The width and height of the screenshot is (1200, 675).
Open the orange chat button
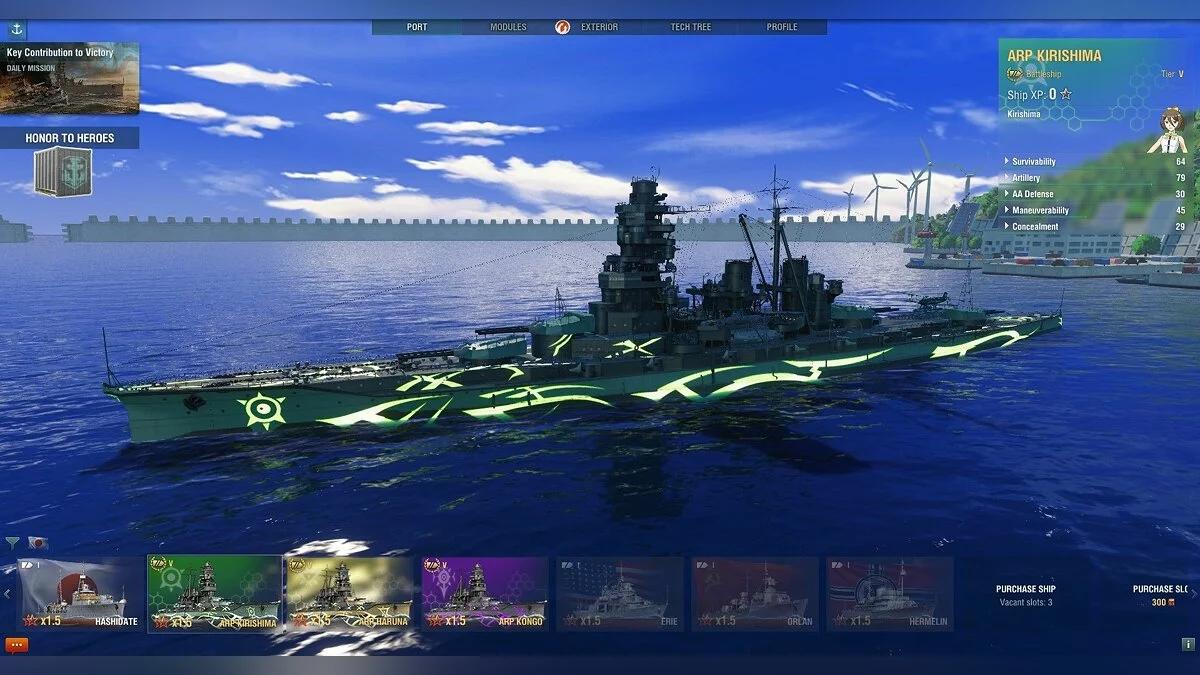17,645
